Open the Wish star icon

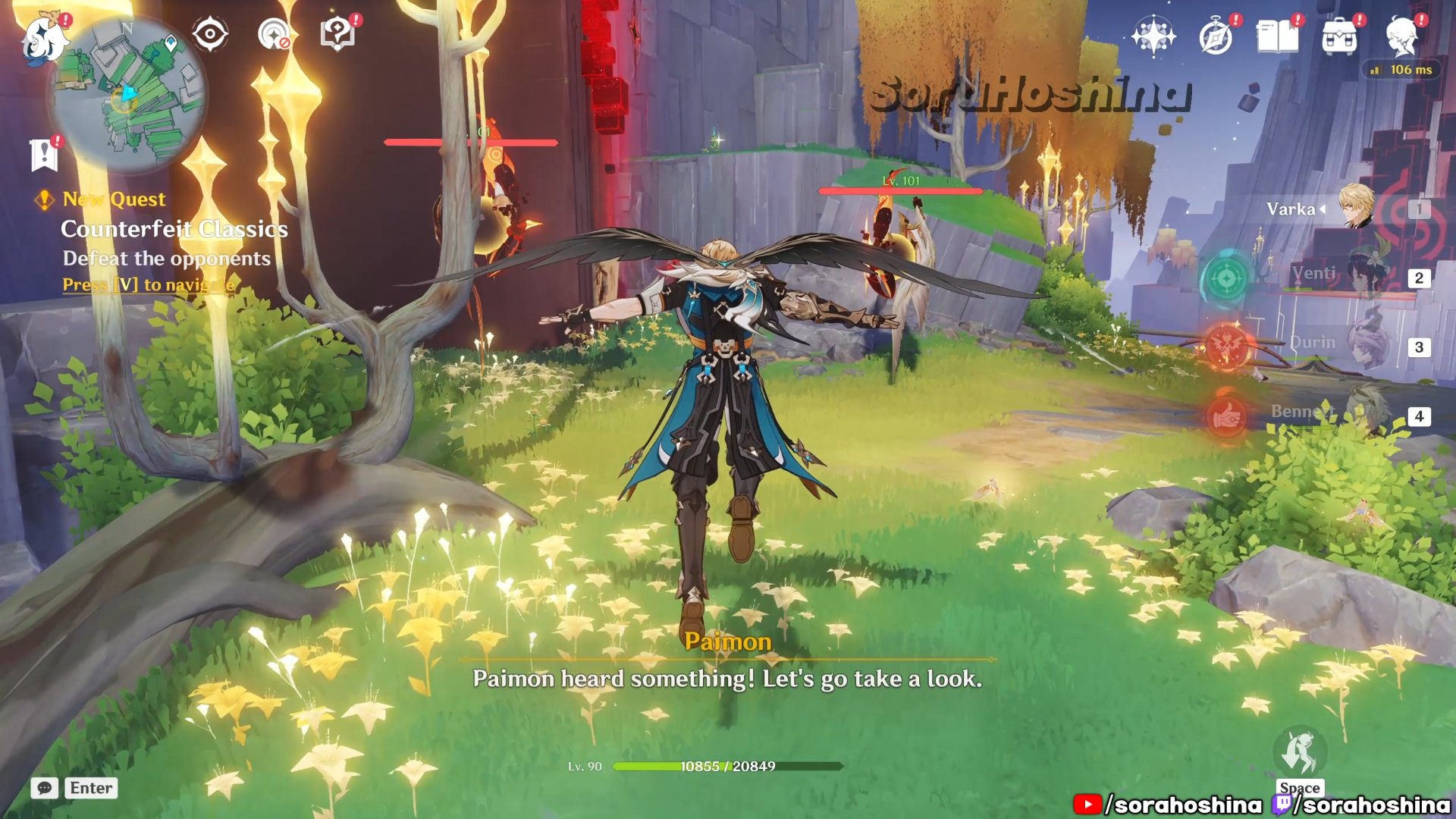(1153, 36)
